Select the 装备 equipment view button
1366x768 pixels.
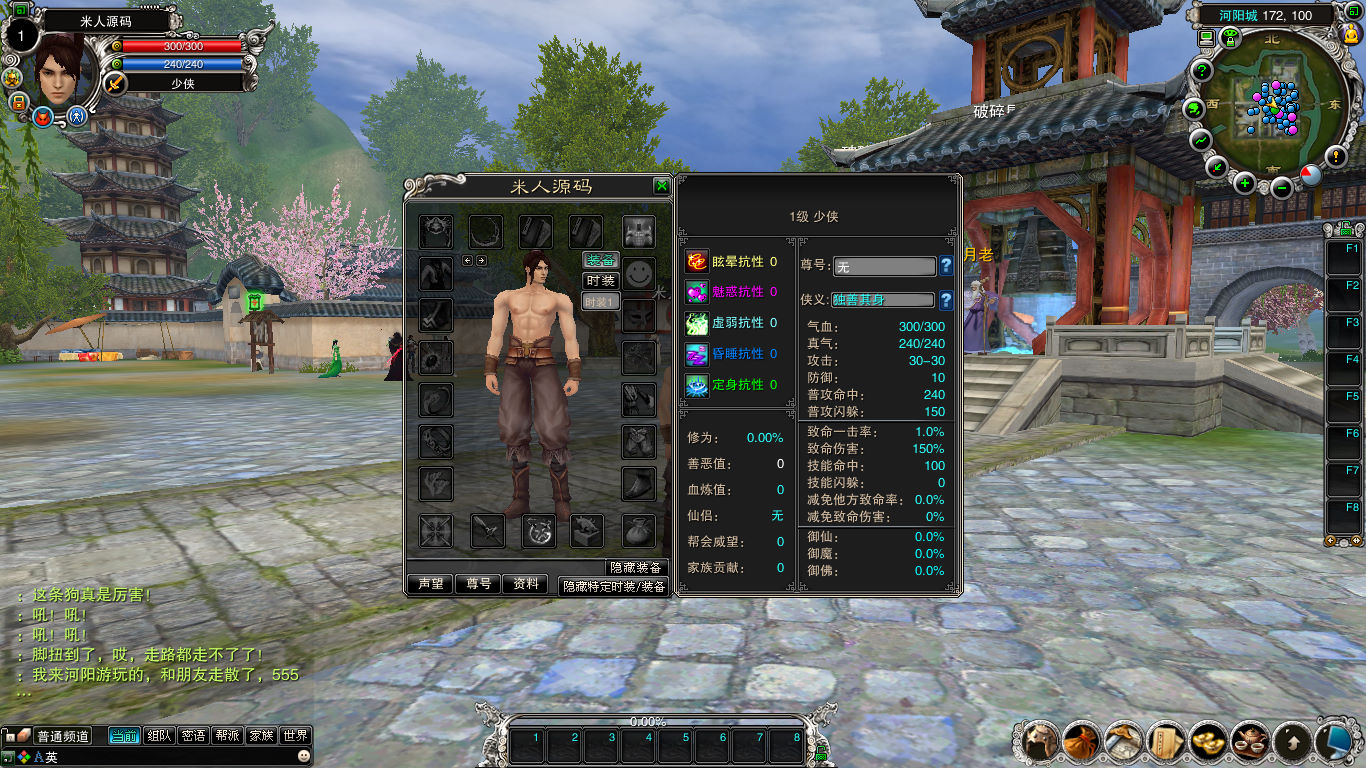coord(601,260)
